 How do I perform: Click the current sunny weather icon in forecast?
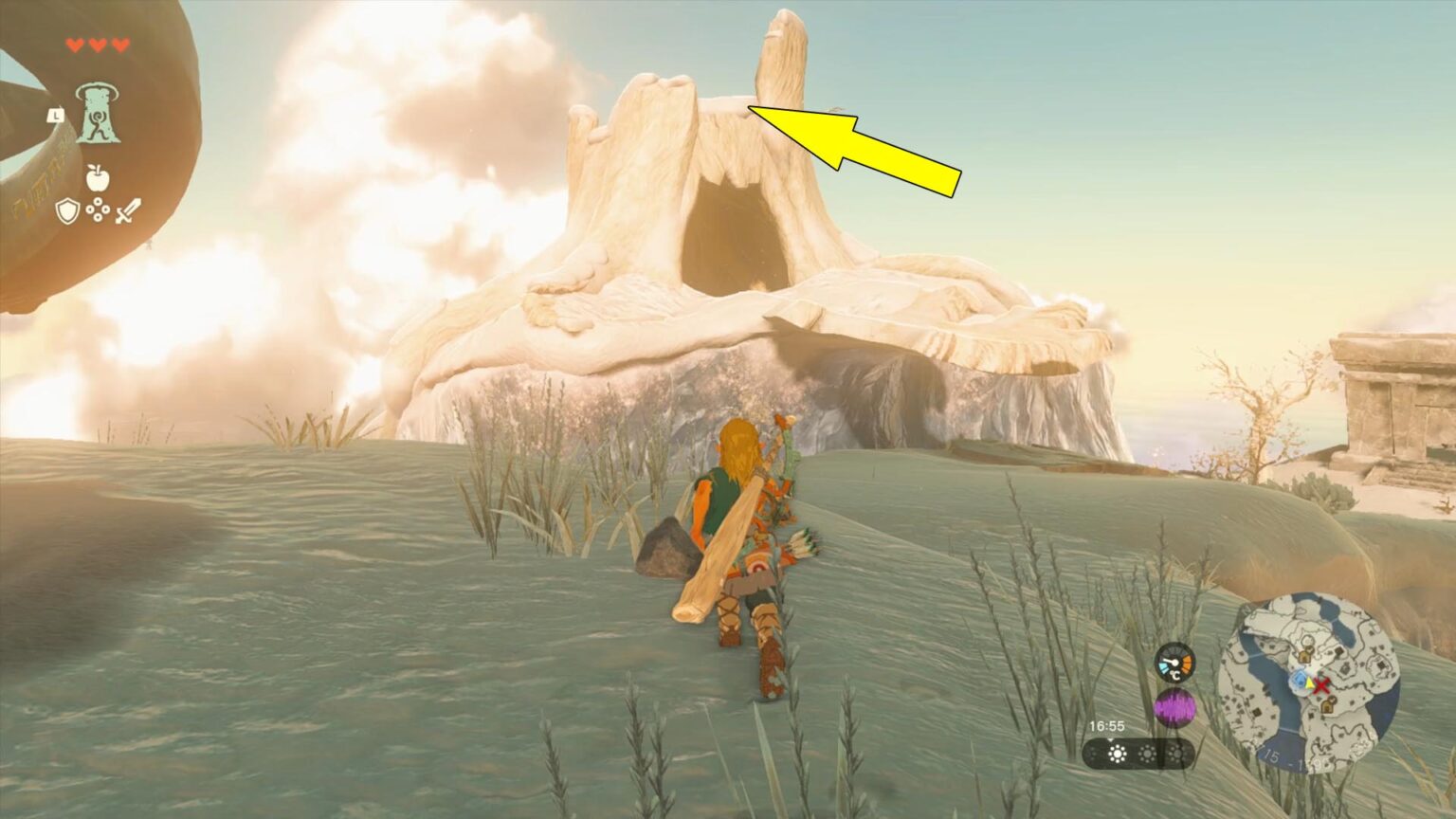pyautogui.click(x=1117, y=754)
